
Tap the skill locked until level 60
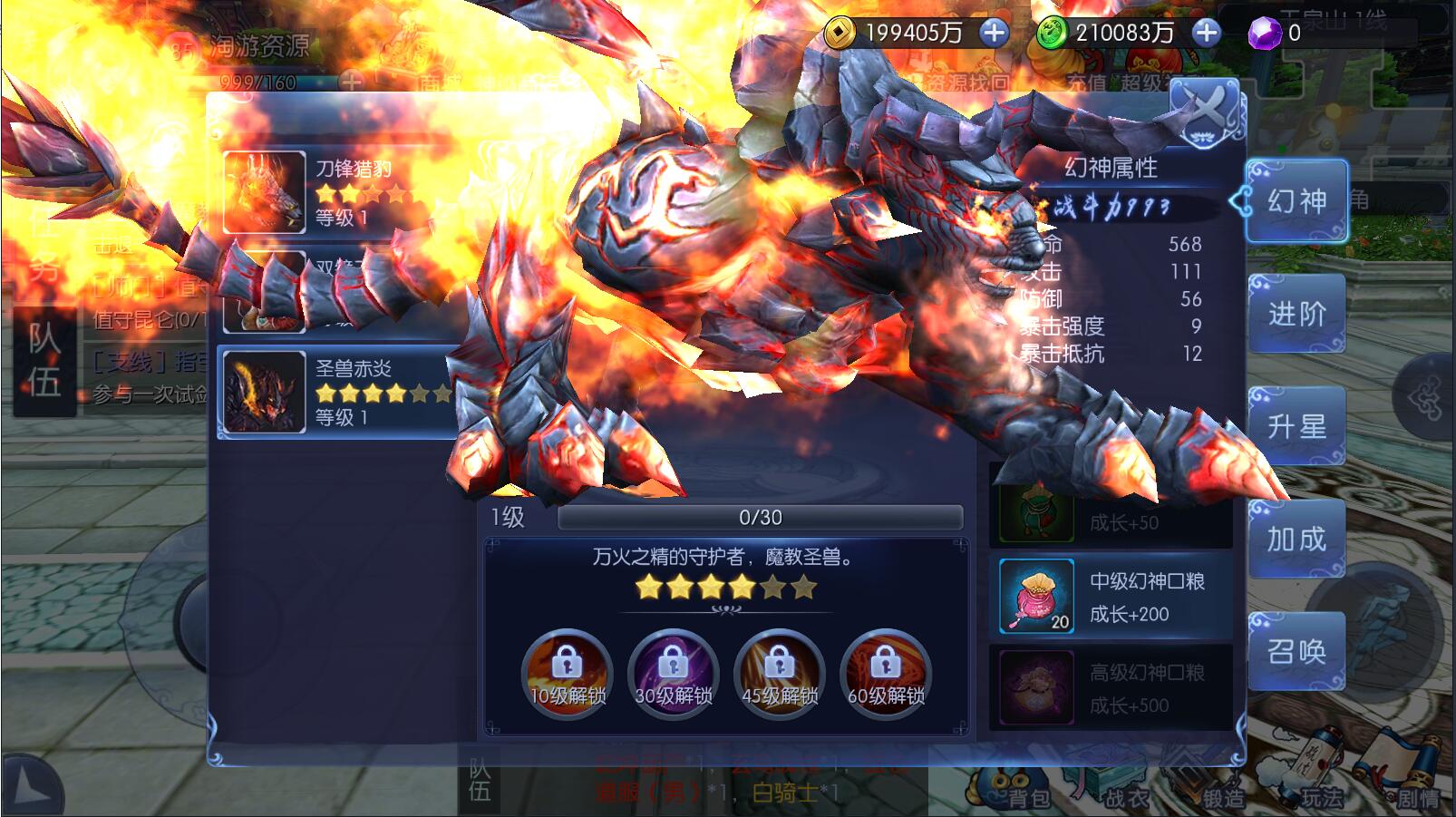pyautogui.click(x=886, y=674)
